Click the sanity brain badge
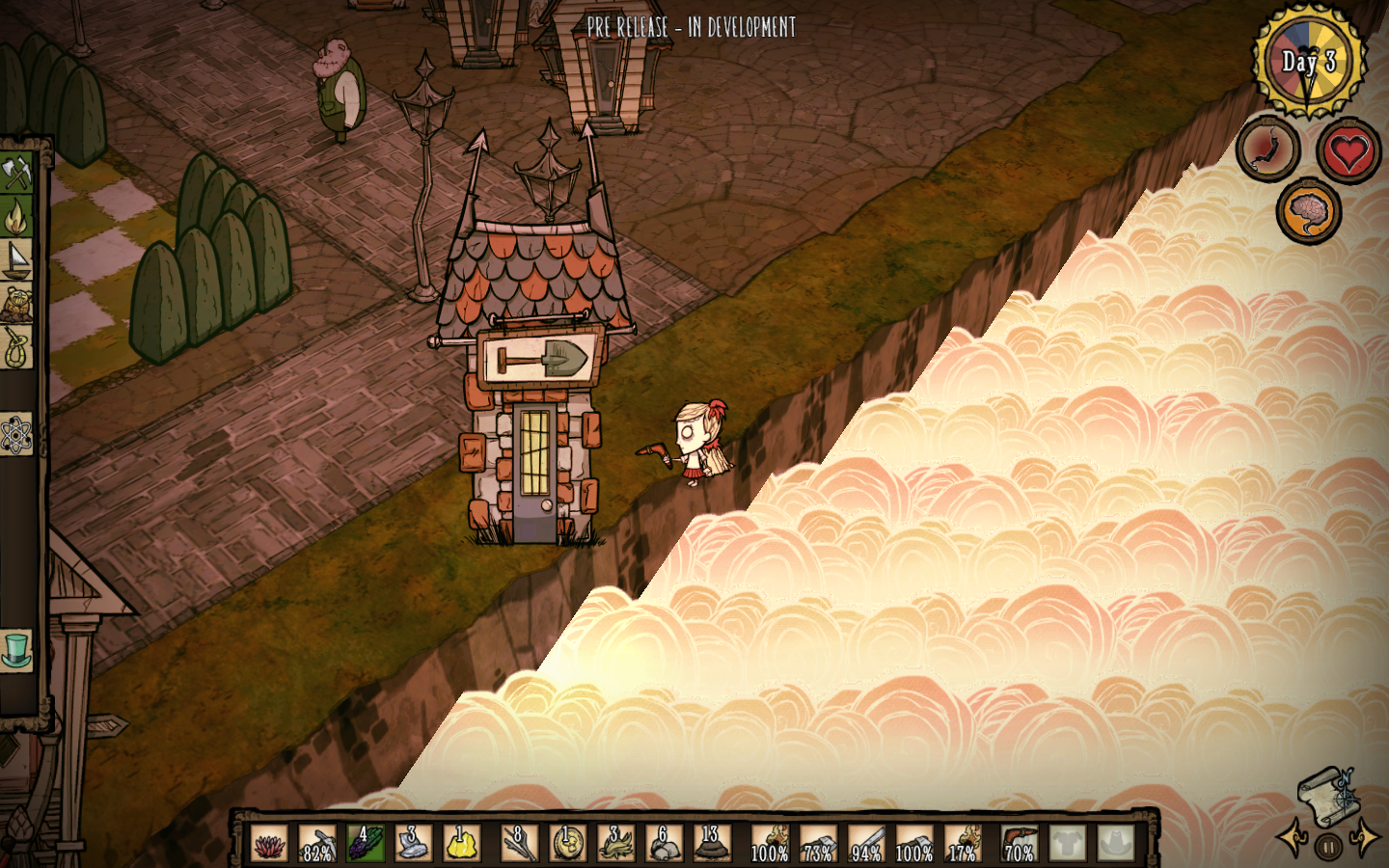 tap(1310, 210)
